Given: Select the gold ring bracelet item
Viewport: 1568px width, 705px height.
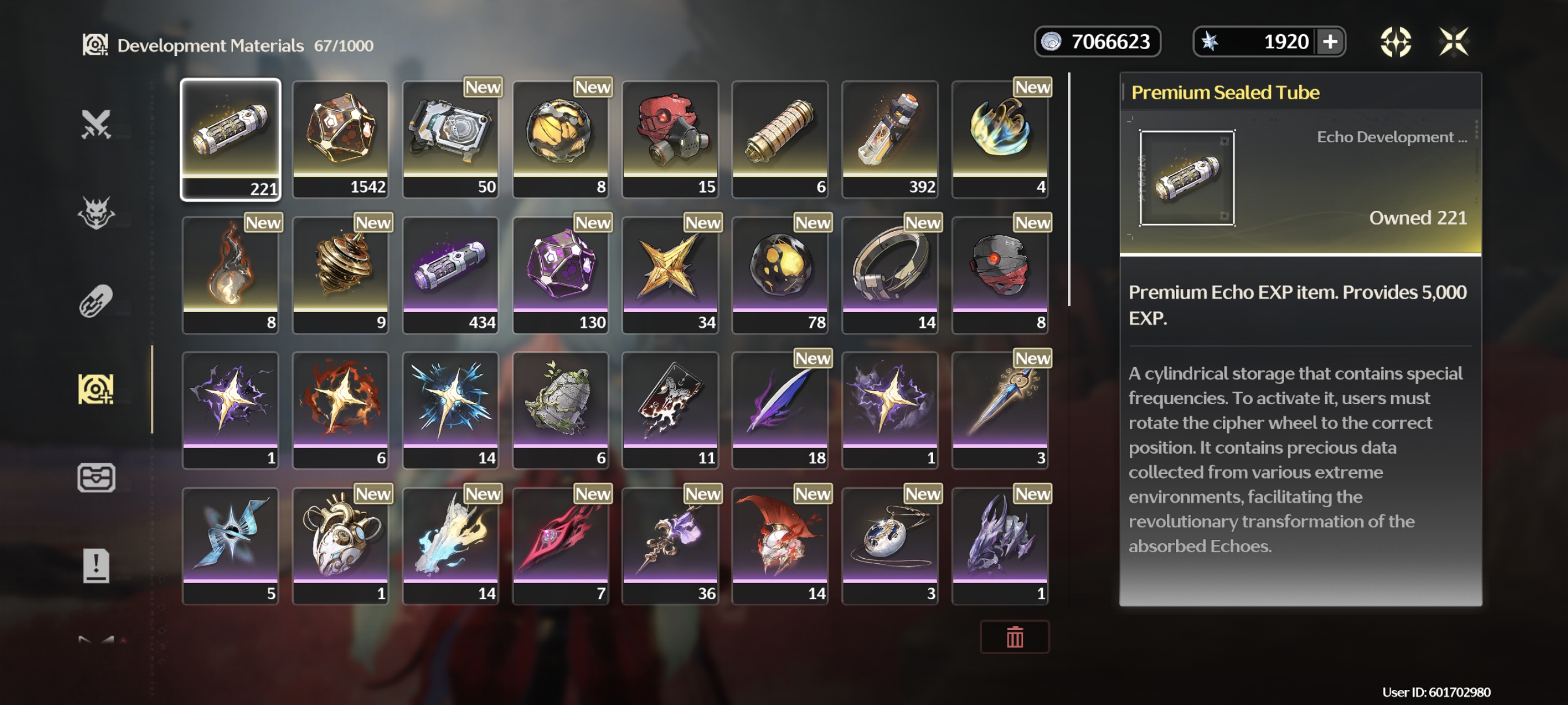Looking at the screenshot, I should point(890,274).
